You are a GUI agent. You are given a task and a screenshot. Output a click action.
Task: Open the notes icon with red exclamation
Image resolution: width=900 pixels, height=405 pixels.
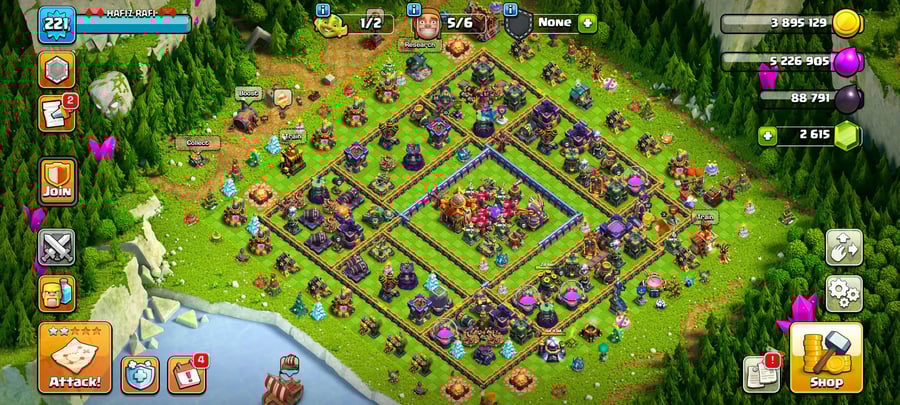tap(761, 374)
